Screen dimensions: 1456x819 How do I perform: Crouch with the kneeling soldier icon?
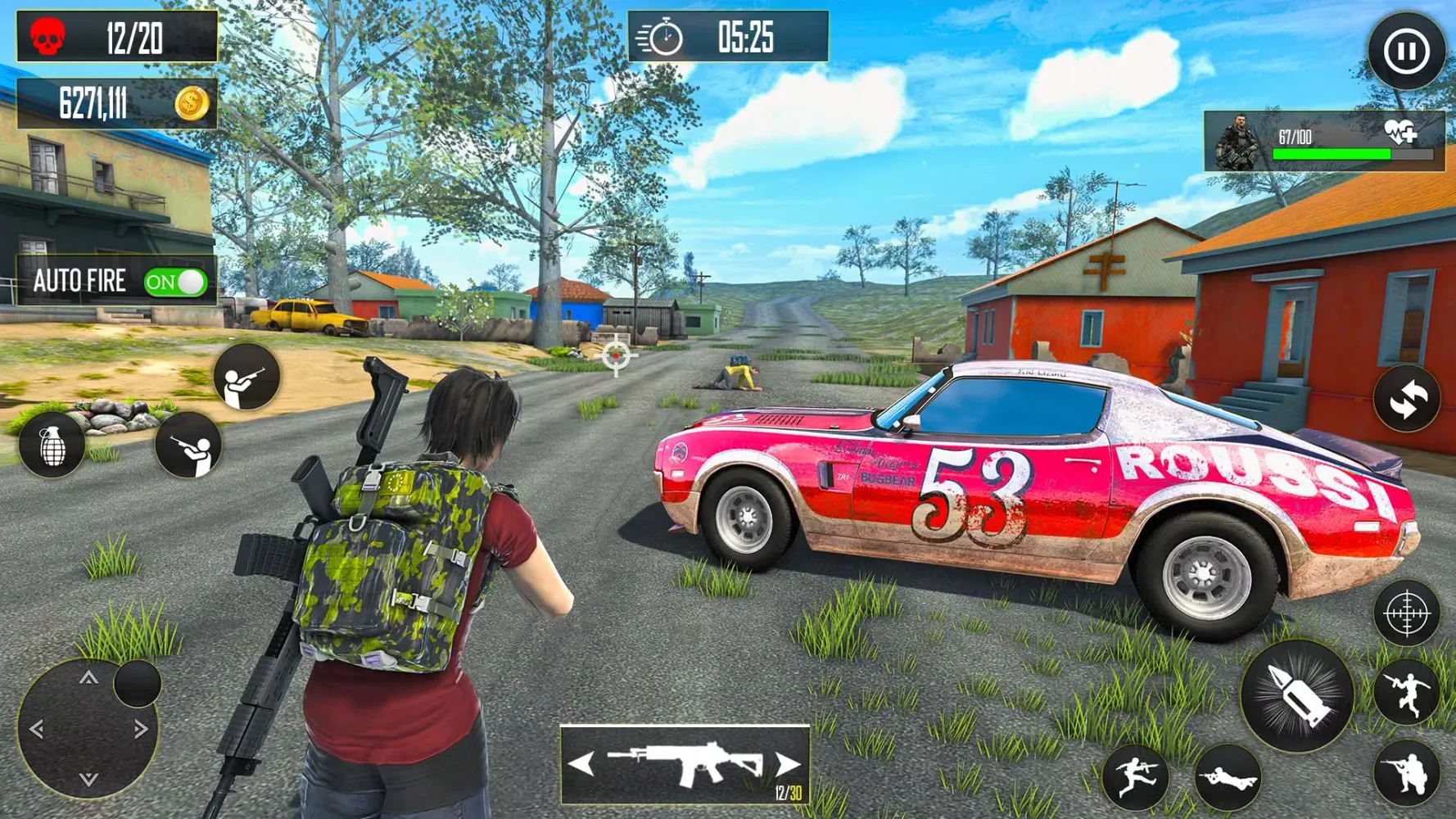[1406, 774]
